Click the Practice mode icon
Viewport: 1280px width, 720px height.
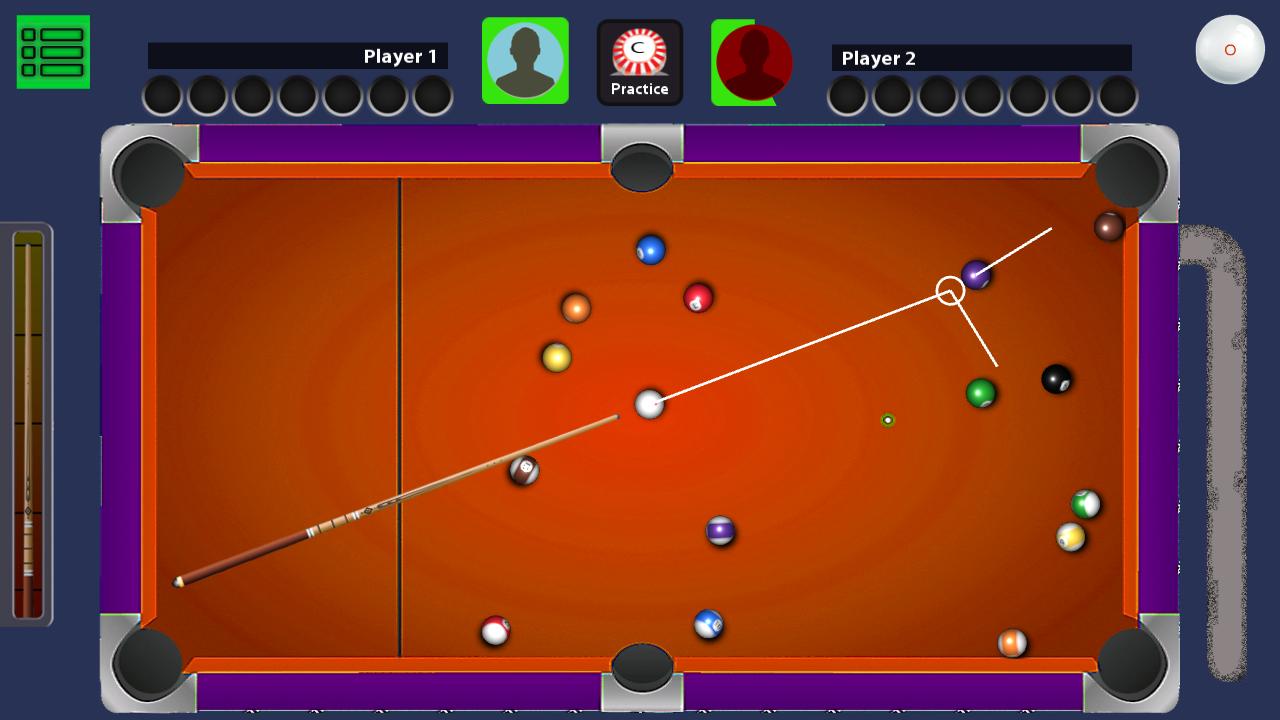click(640, 60)
